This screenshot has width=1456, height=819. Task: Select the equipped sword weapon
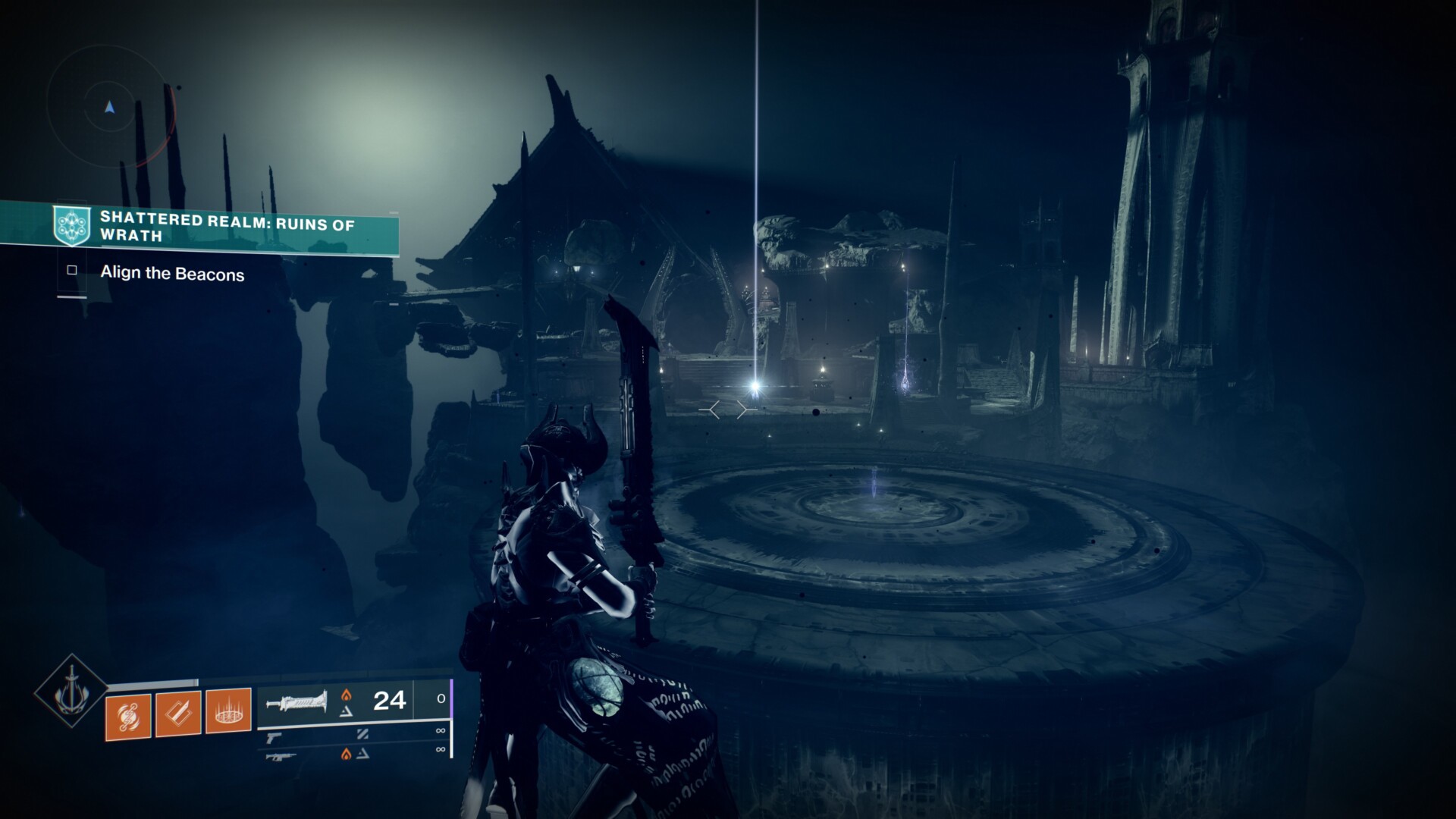point(297,701)
